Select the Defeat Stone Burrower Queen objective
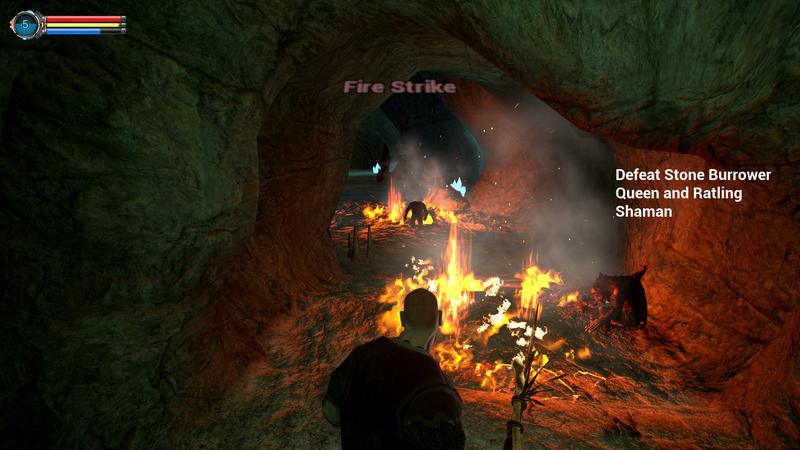 tap(693, 192)
